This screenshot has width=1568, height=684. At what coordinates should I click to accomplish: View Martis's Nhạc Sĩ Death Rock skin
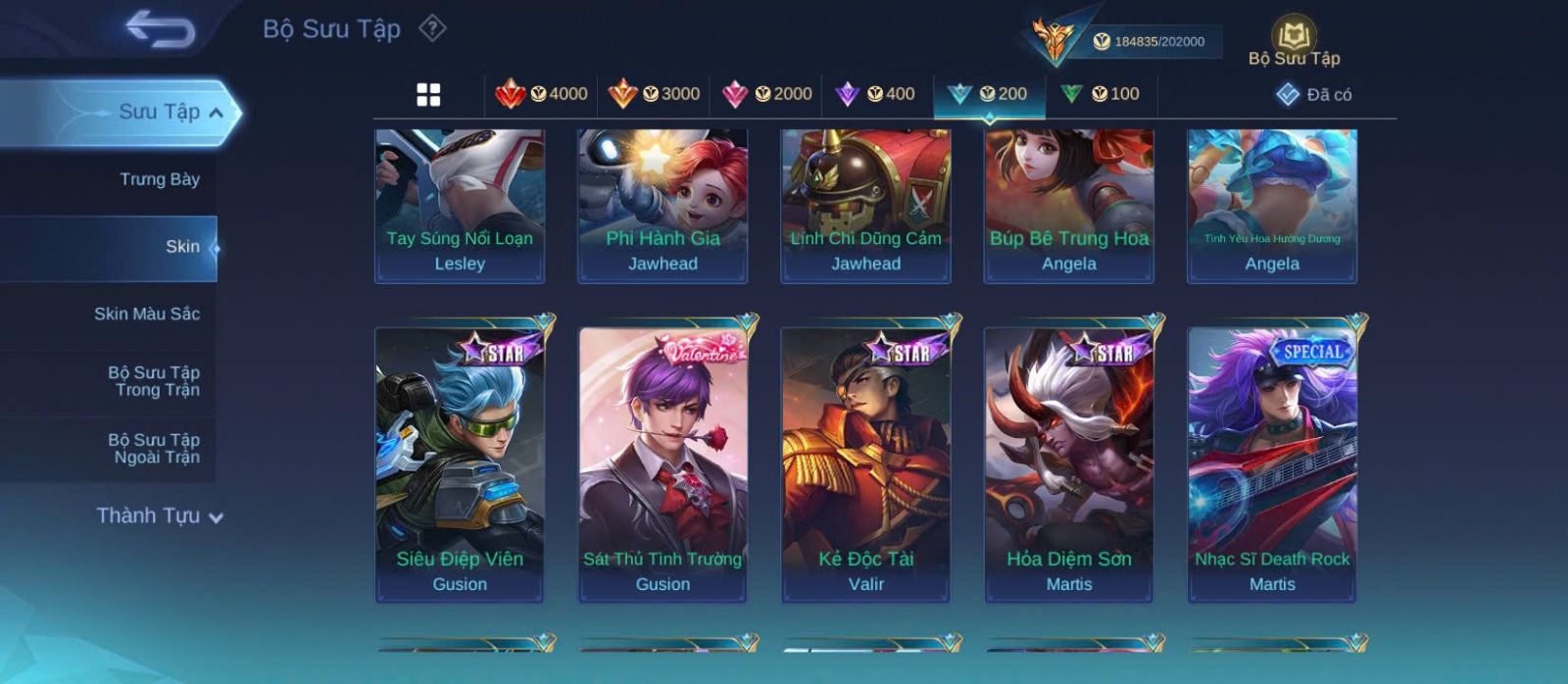coord(1272,463)
